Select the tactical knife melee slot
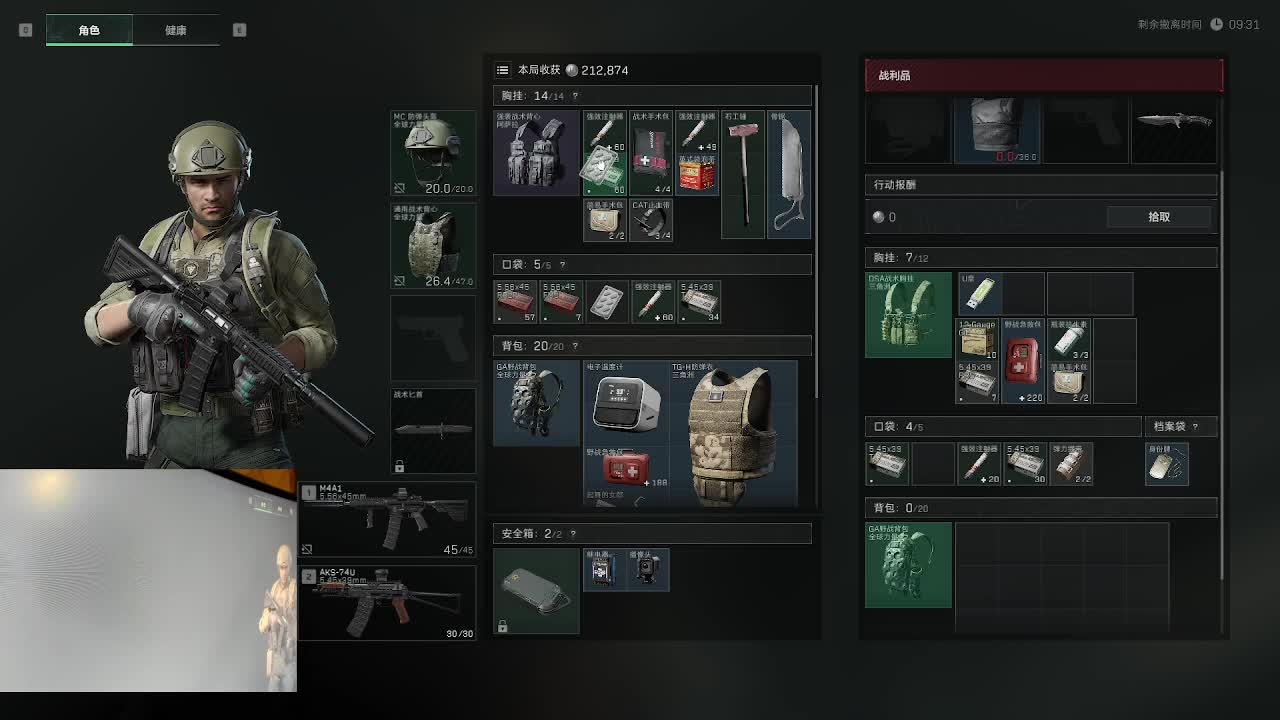 pyautogui.click(x=433, y=430)
